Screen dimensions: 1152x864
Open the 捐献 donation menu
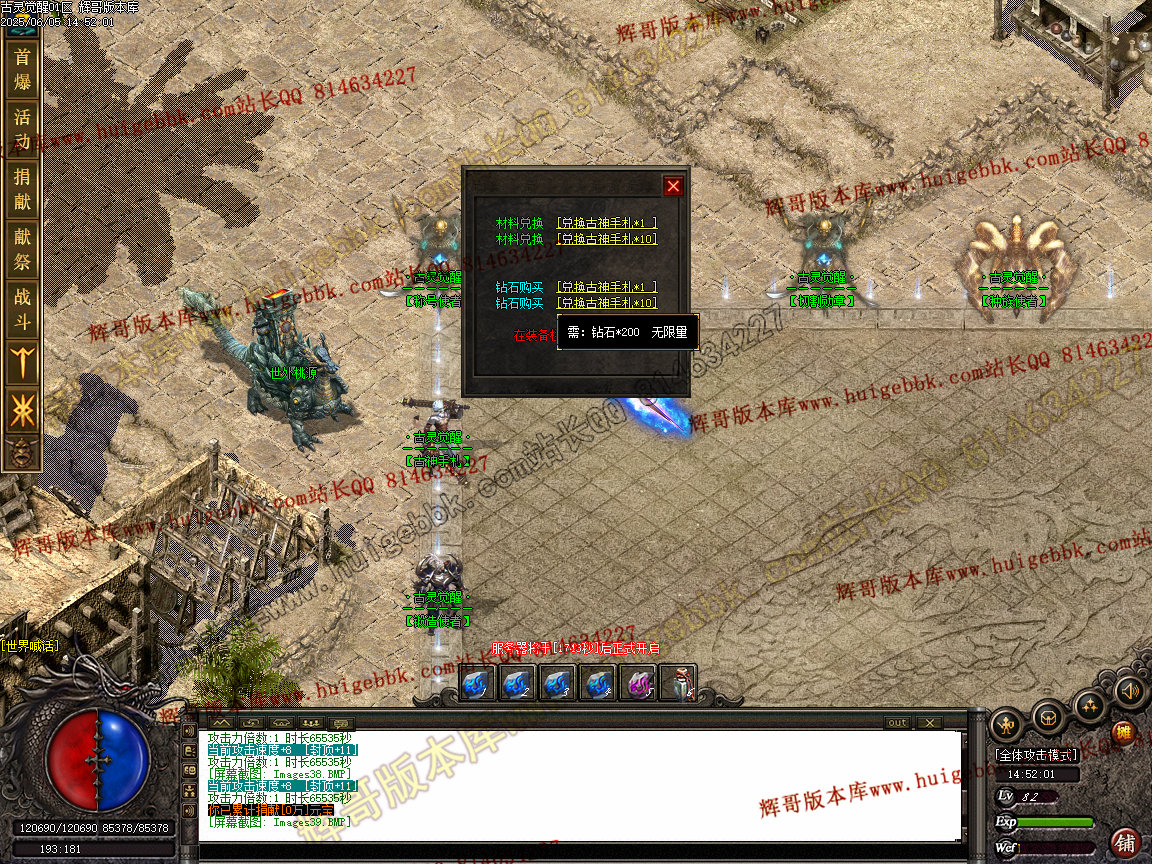(22, 189)
